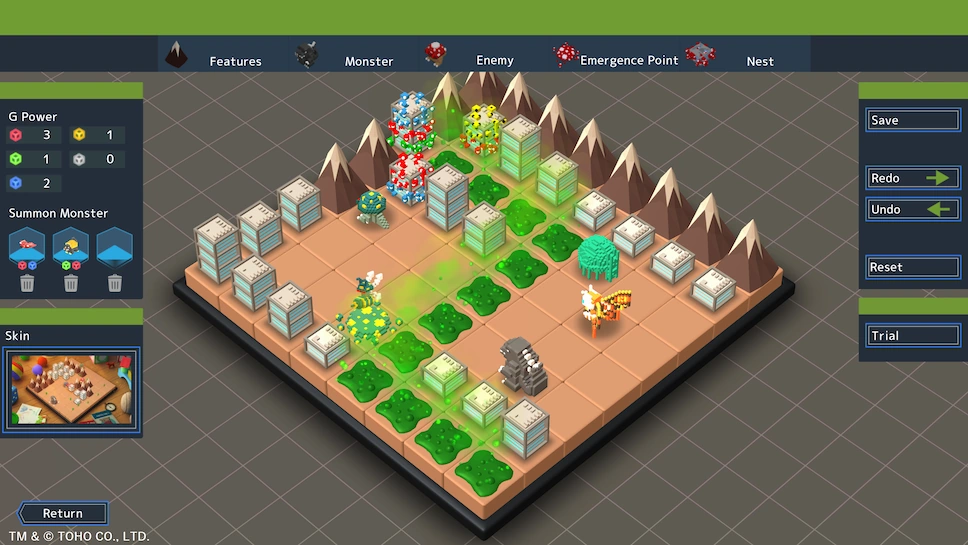Viewport: 968px width, 545px height.
Task: Save the current stage layout
Action: coord(913,120)
